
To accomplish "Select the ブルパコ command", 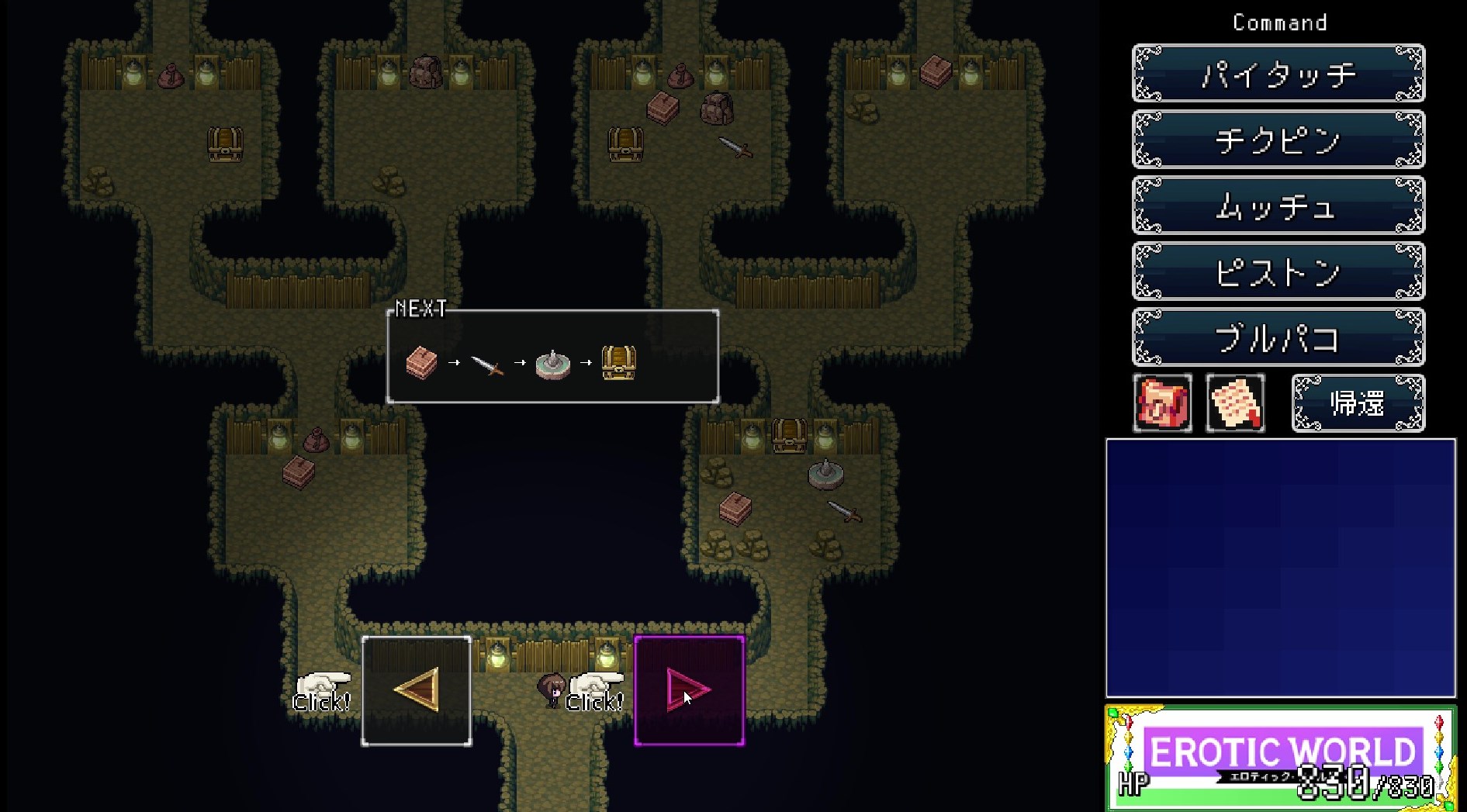I will (1278, 337).
